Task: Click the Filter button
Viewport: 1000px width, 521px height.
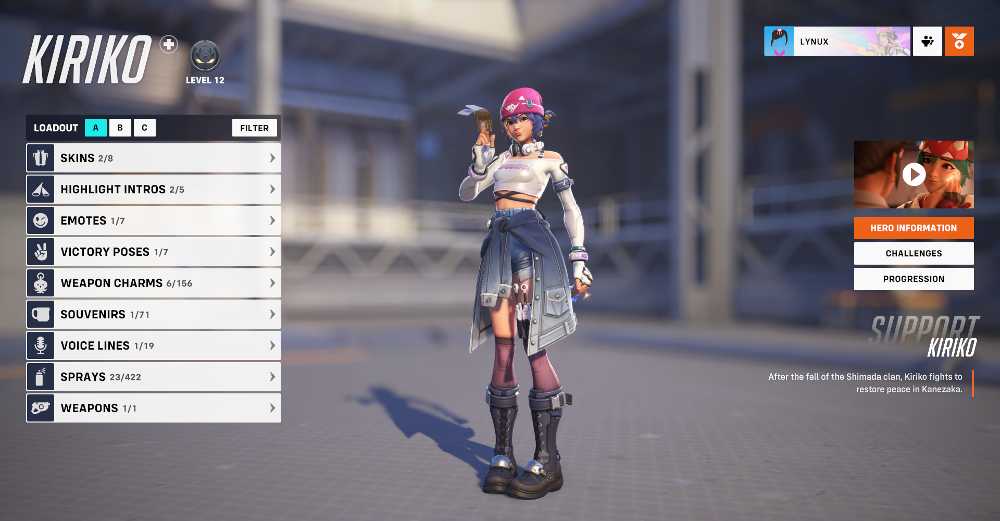Action: (x=254, y=128)
